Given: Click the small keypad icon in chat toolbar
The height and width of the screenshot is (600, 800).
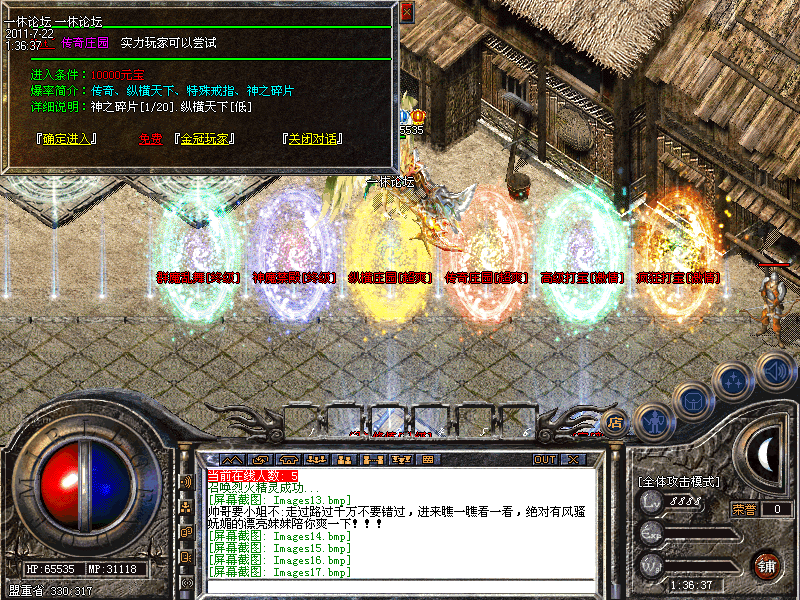Looking at the screenshot, I should pyautogui.click(x=428, y=459).
